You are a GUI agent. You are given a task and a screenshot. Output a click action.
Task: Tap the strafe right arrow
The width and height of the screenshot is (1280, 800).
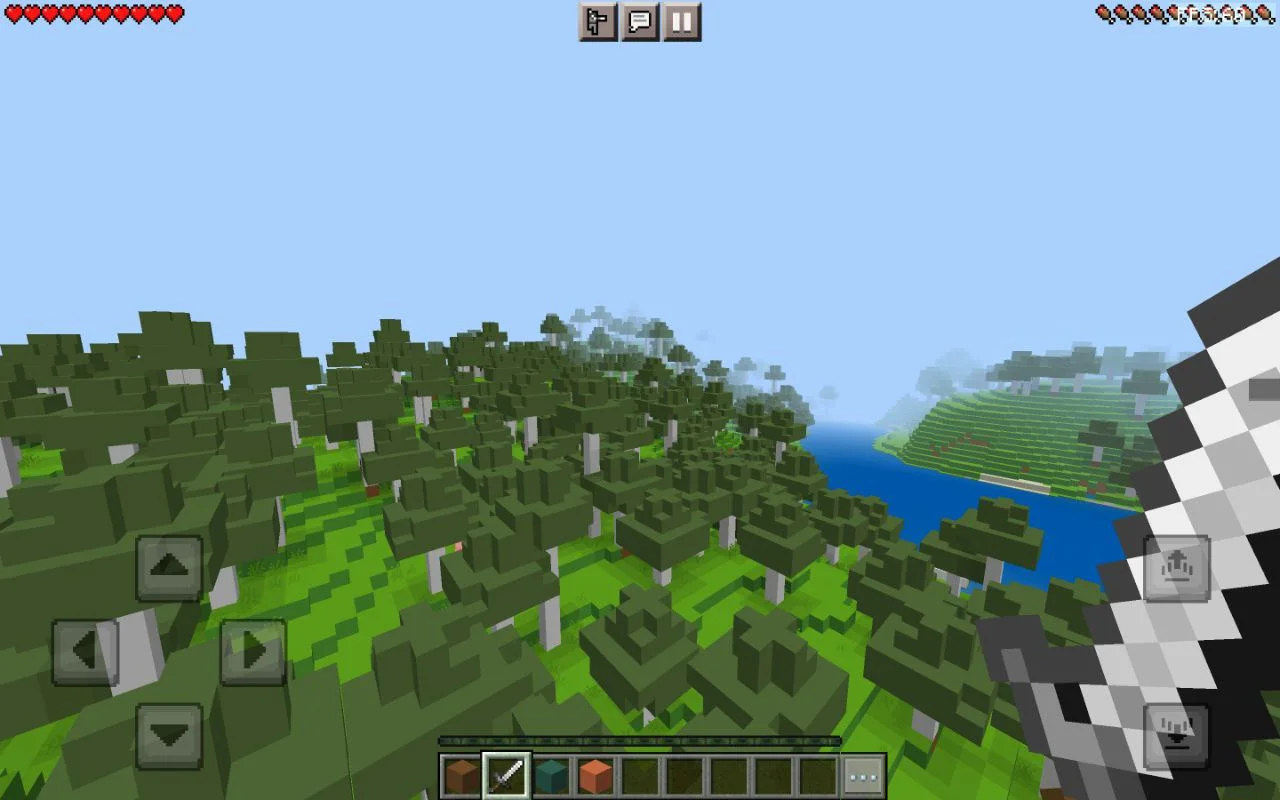point(253,652)
